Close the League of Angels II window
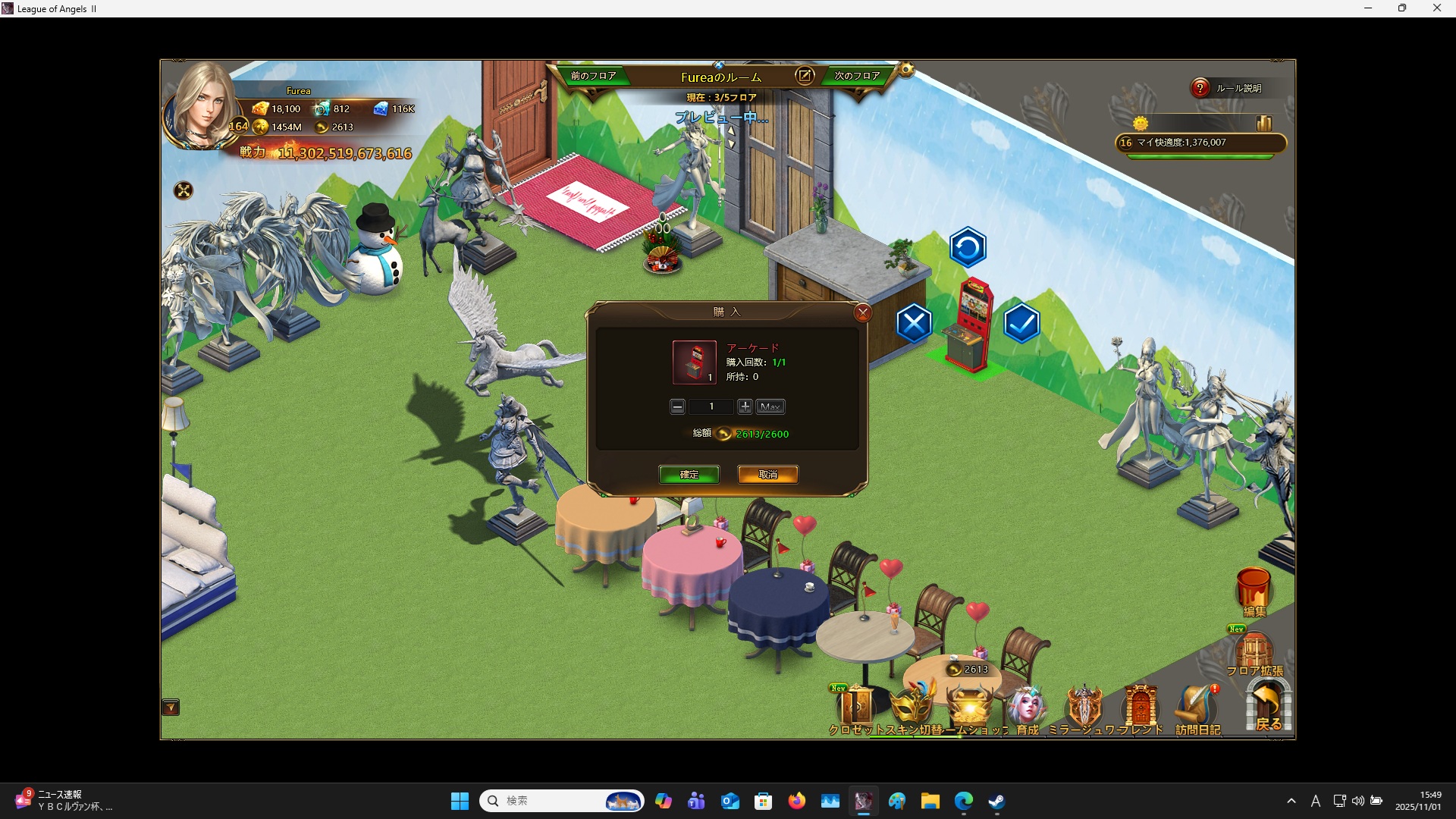This screenshot has width=1456, height=819. pyautogui.click(x=1437, y=8)
